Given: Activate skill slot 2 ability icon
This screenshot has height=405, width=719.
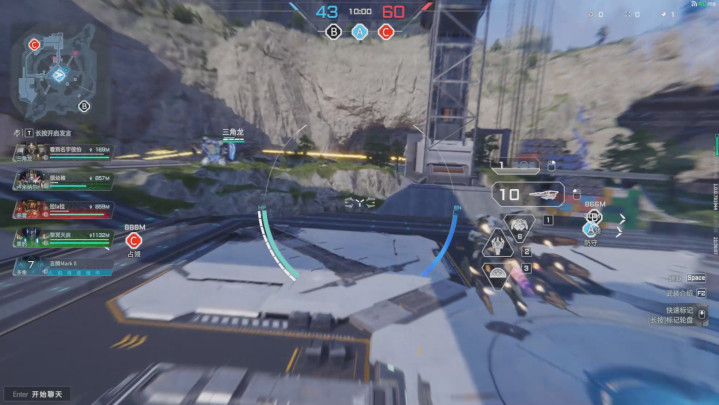Looking at the screenshot, I should (x=497, y=243).
